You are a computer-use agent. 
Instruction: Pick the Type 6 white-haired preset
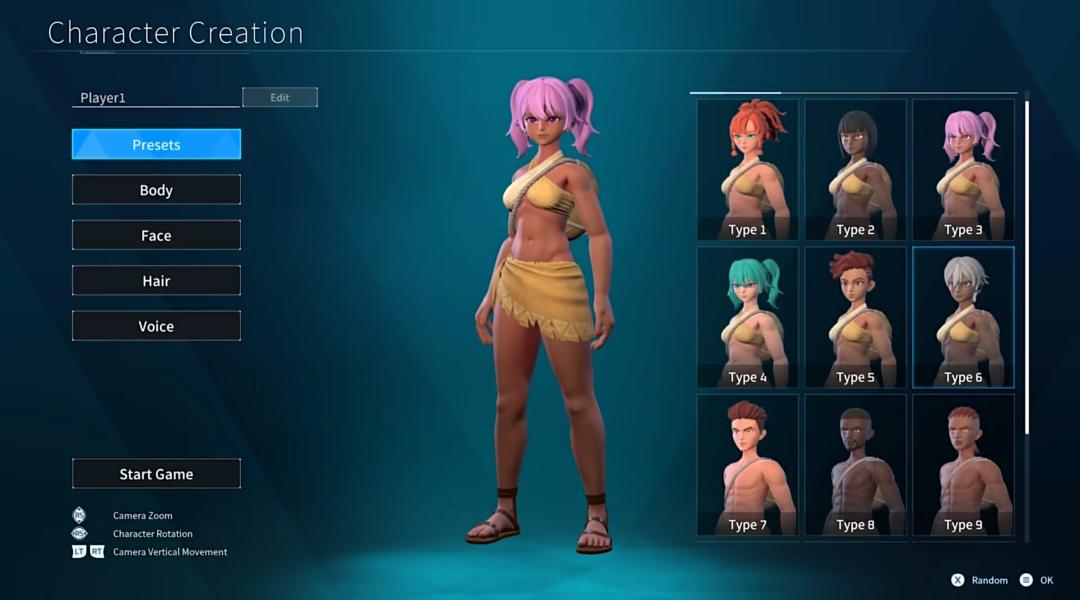point(963,317)
